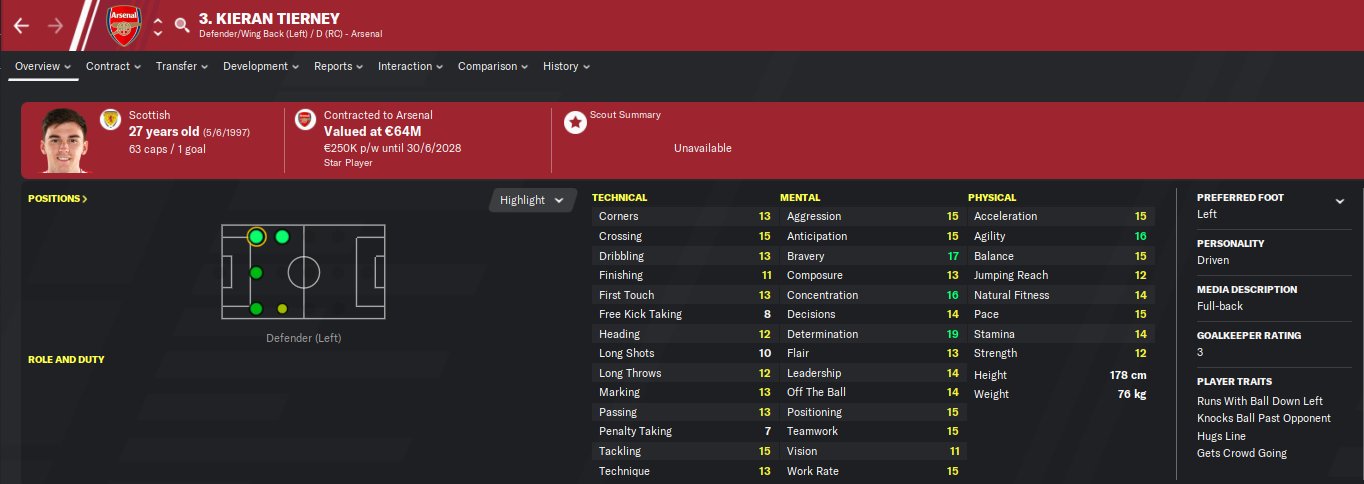Open the Comparison menu
Viewport: 1364px width, 484px height.
click(492, 67)
